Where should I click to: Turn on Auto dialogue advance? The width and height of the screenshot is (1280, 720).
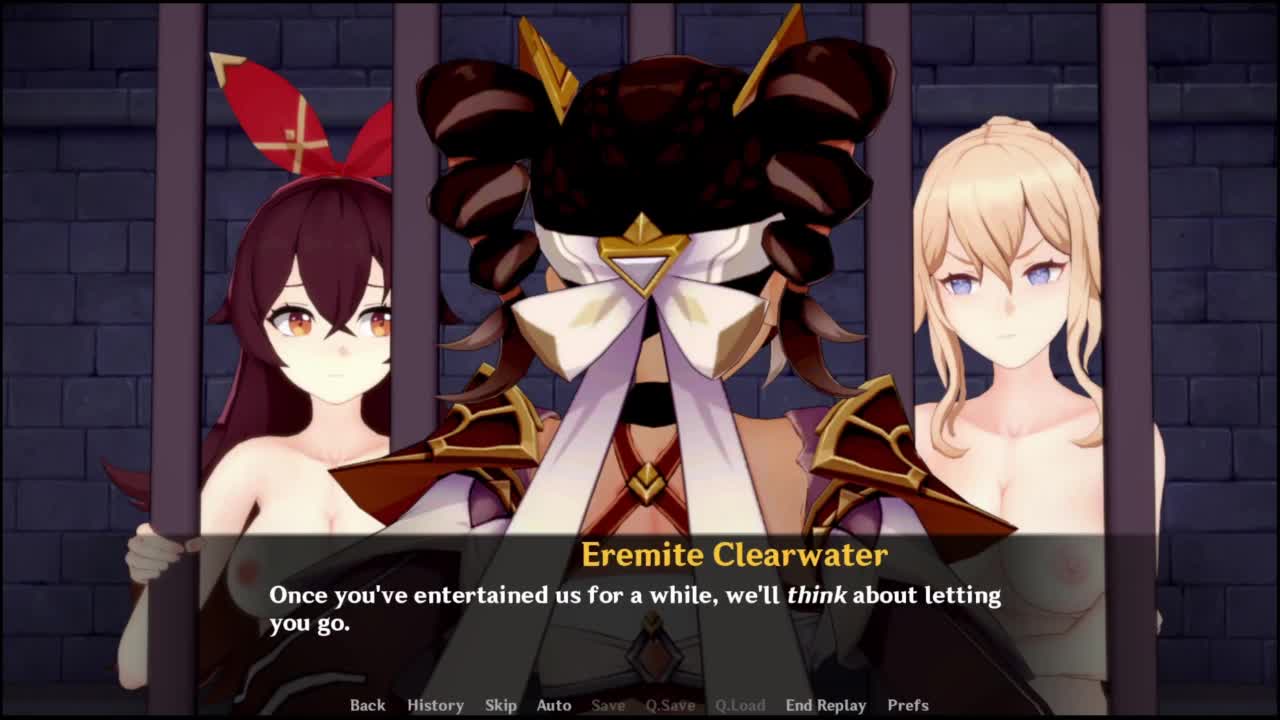pos(553,705)
